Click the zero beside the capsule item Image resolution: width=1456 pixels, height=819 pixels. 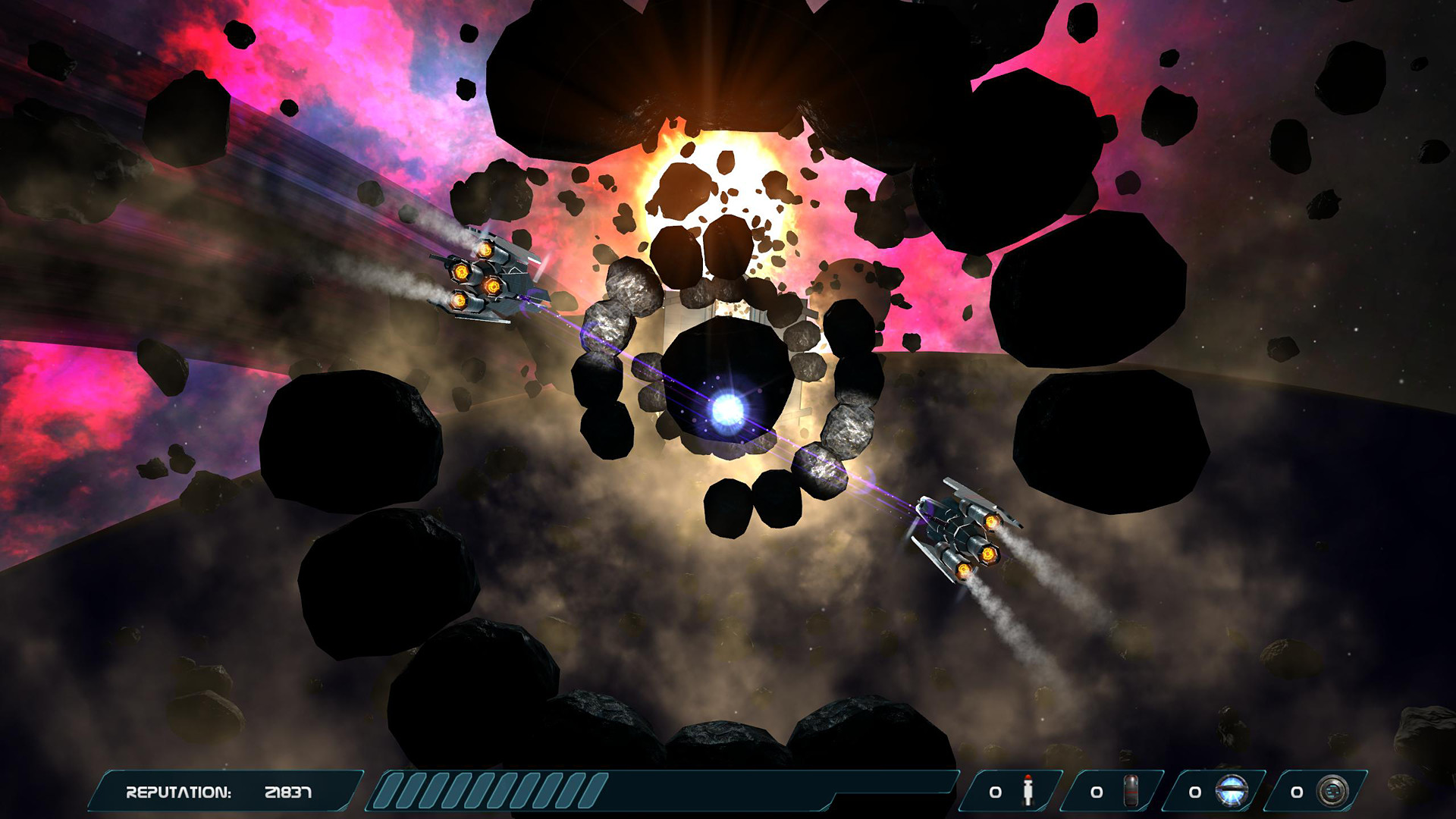(1096, 792)
